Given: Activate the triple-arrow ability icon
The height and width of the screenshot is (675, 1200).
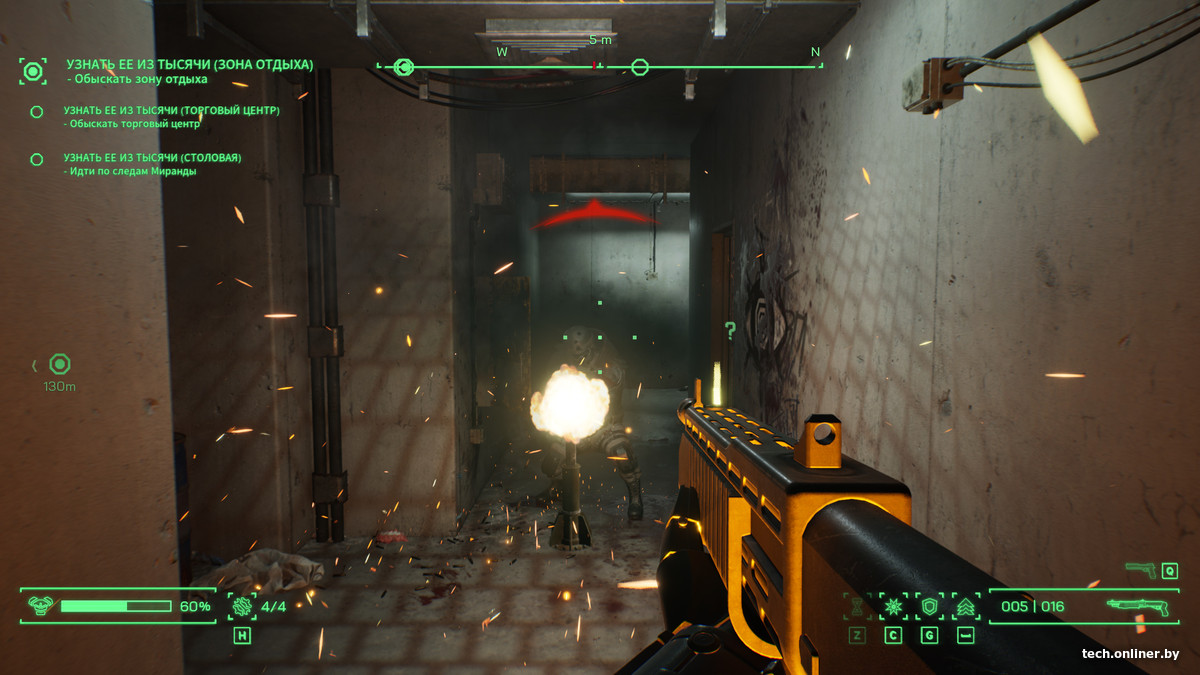Looking at the screenshot, I should click(x=966, y=606).
